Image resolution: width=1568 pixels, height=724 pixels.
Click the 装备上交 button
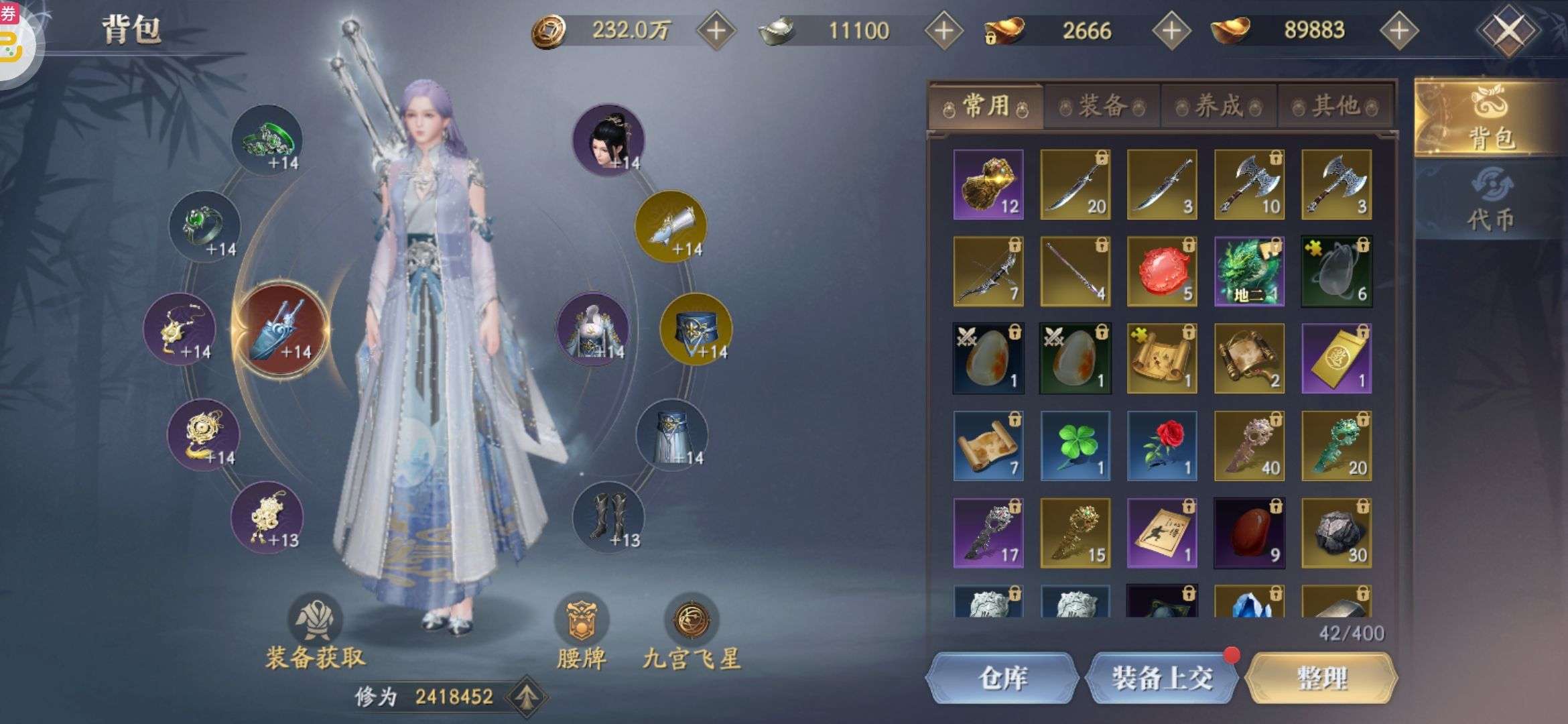[1162, 678]
